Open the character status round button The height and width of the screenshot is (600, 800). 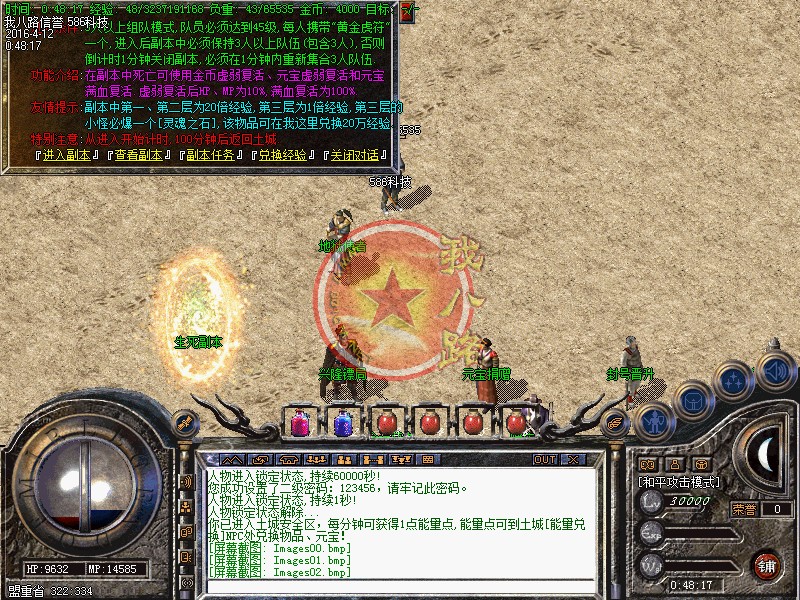tap(655, 422)
